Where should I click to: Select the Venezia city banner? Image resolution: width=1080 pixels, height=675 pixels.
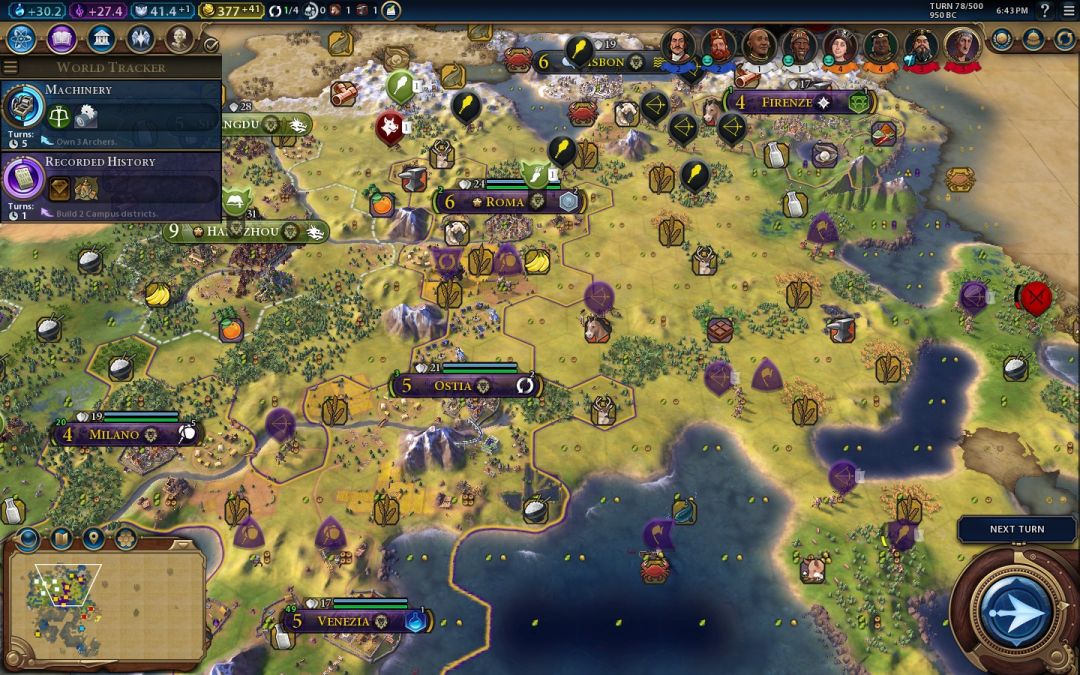[x=343, y=621]
